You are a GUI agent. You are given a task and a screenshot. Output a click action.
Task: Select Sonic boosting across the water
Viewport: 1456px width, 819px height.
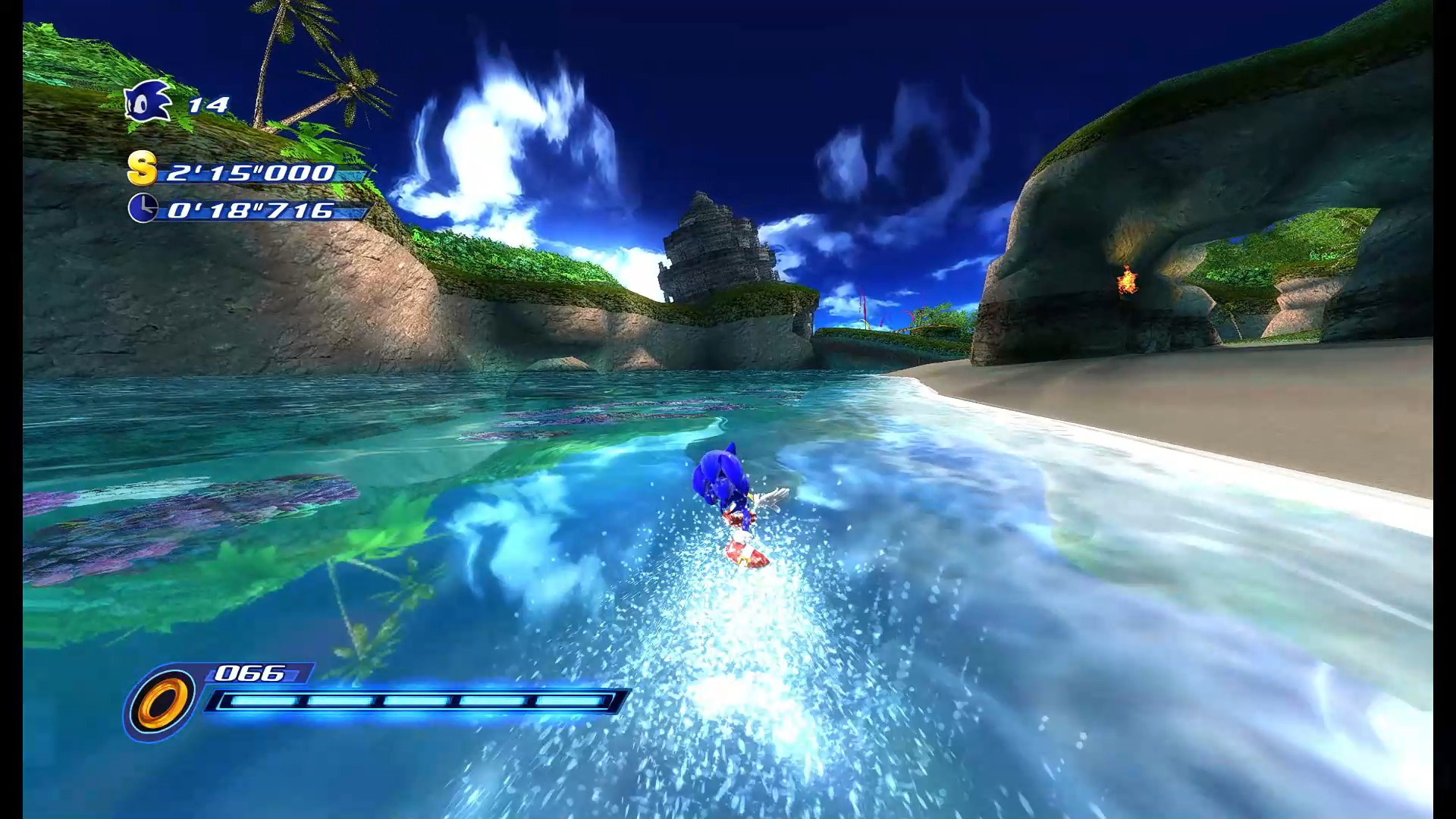pos(728,500)
